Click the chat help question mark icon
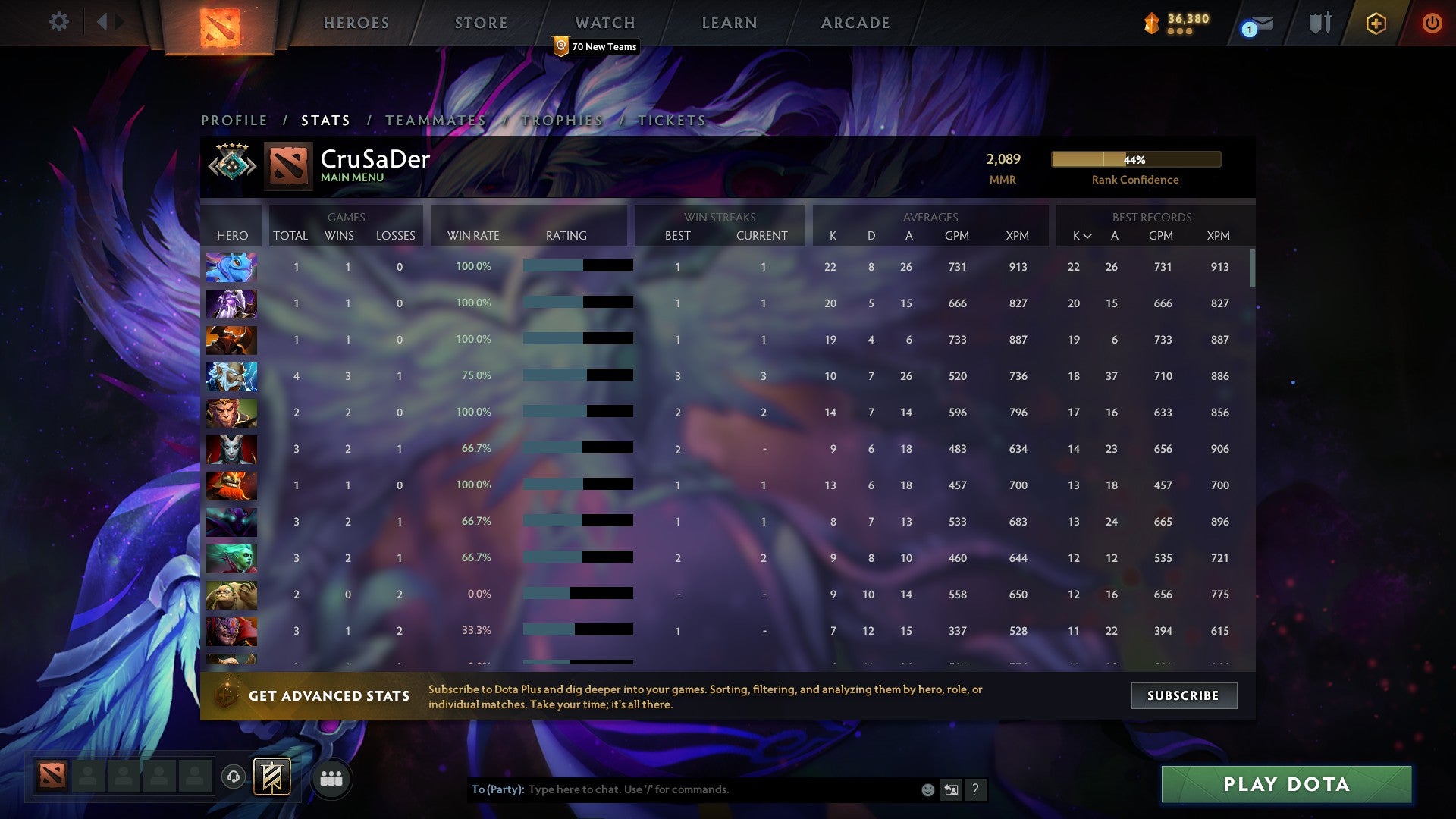This screenshot has width=1456, height=819. pyautogui.click(x=976, y=789)
